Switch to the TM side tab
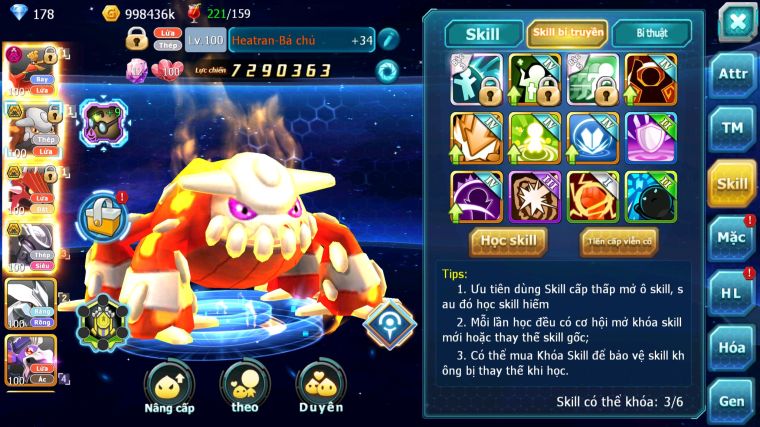This screenshot has height=427, width=760. click(x=731, y=128)
